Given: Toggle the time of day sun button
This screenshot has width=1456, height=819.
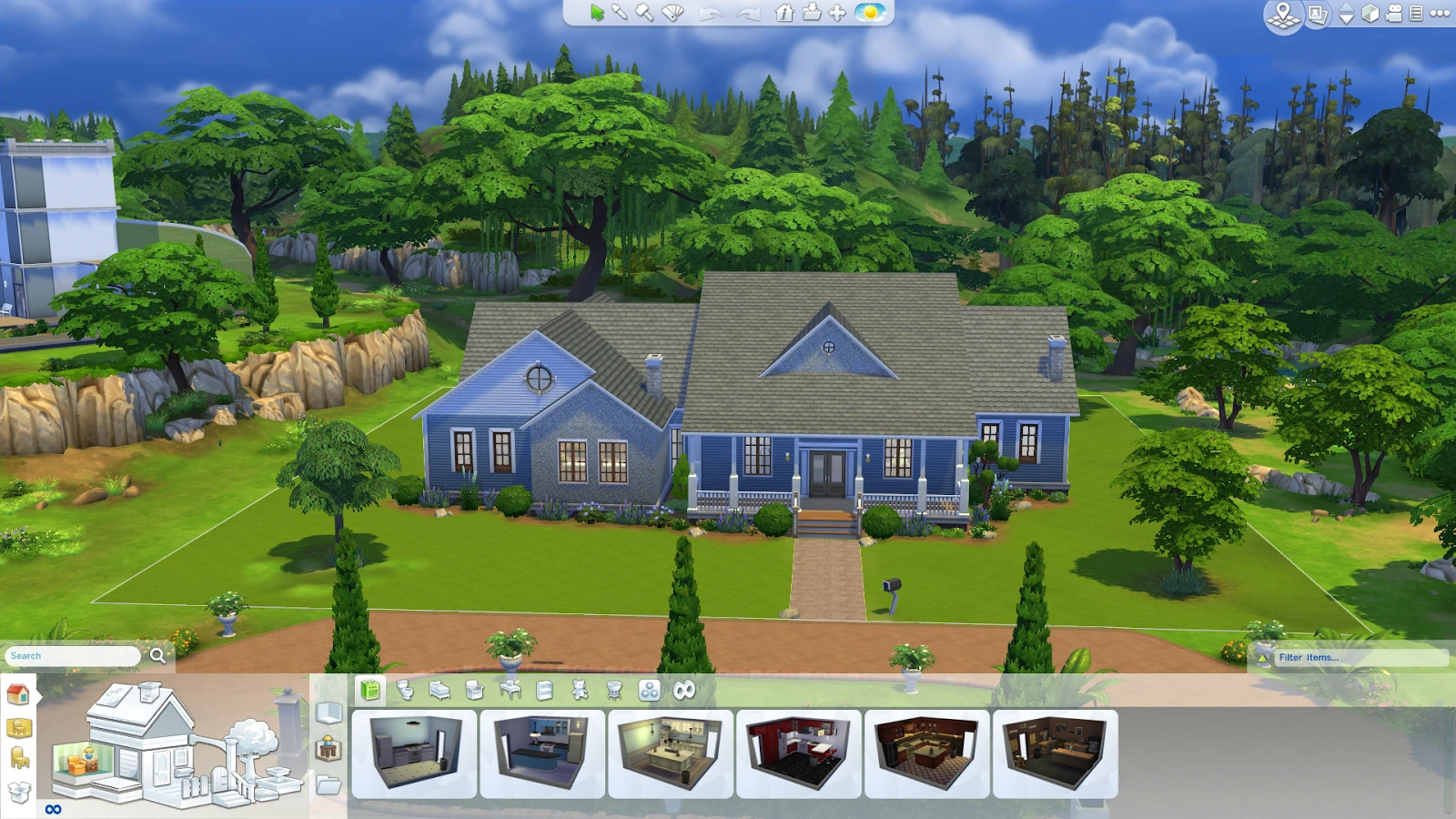Looking at the screenshot, I should coord(870,13).
